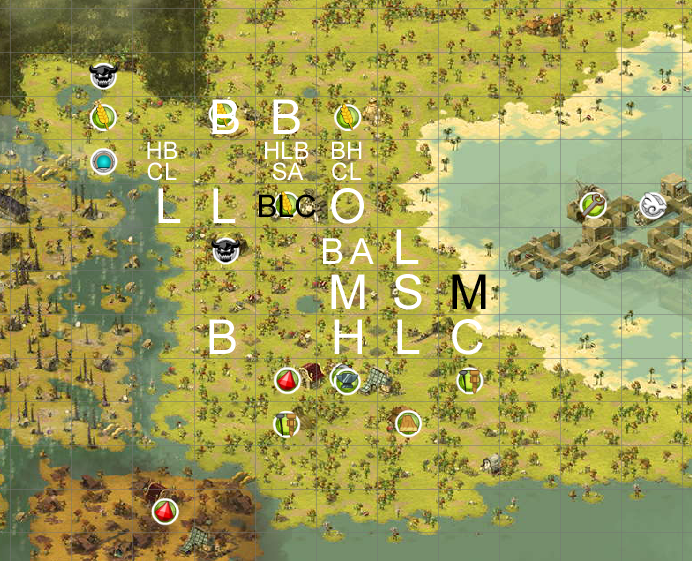Open the wrench marker on the map

pos(593,205)
